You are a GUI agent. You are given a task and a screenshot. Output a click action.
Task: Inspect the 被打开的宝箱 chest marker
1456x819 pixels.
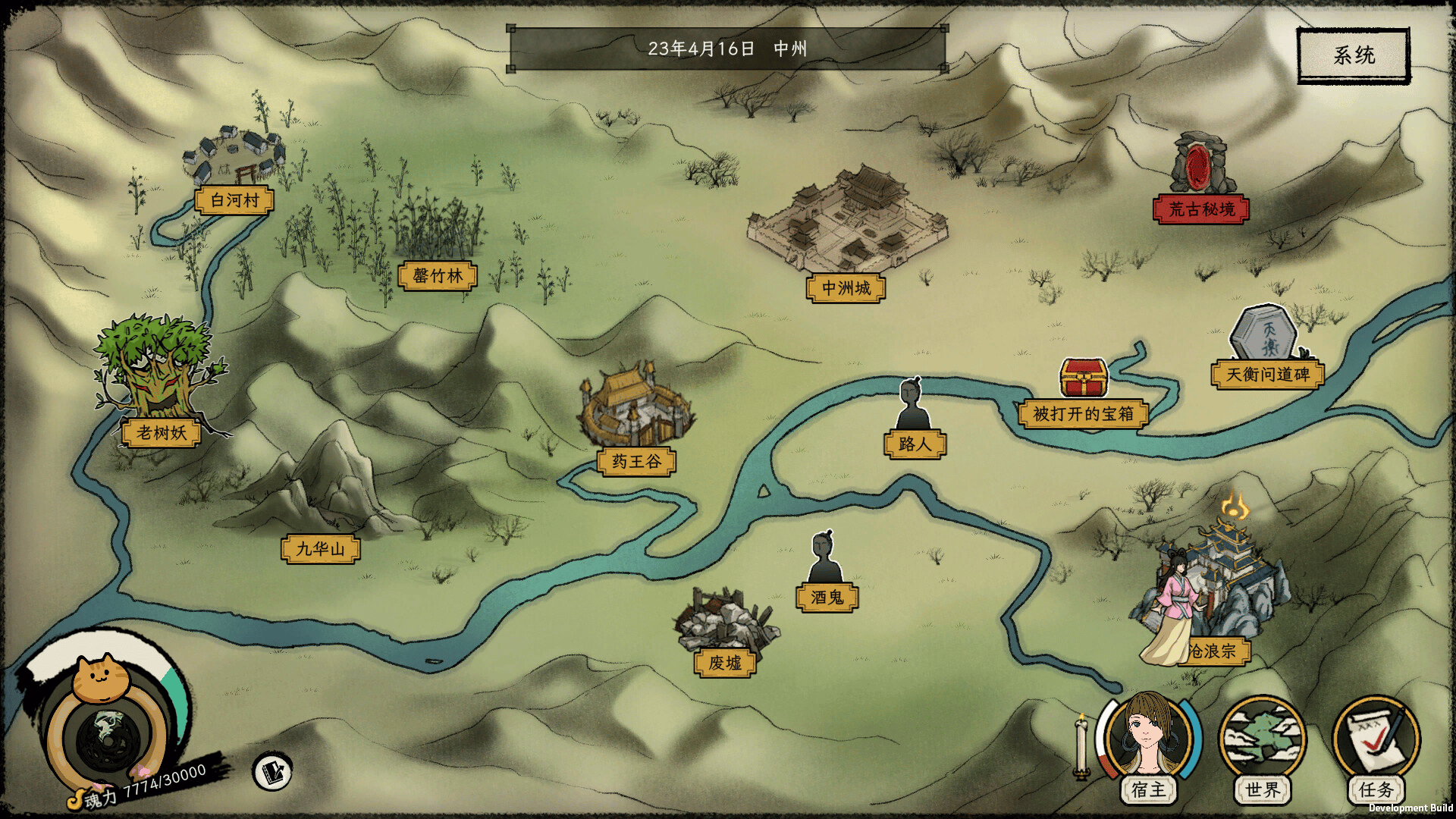click(x=1083, y=413)
